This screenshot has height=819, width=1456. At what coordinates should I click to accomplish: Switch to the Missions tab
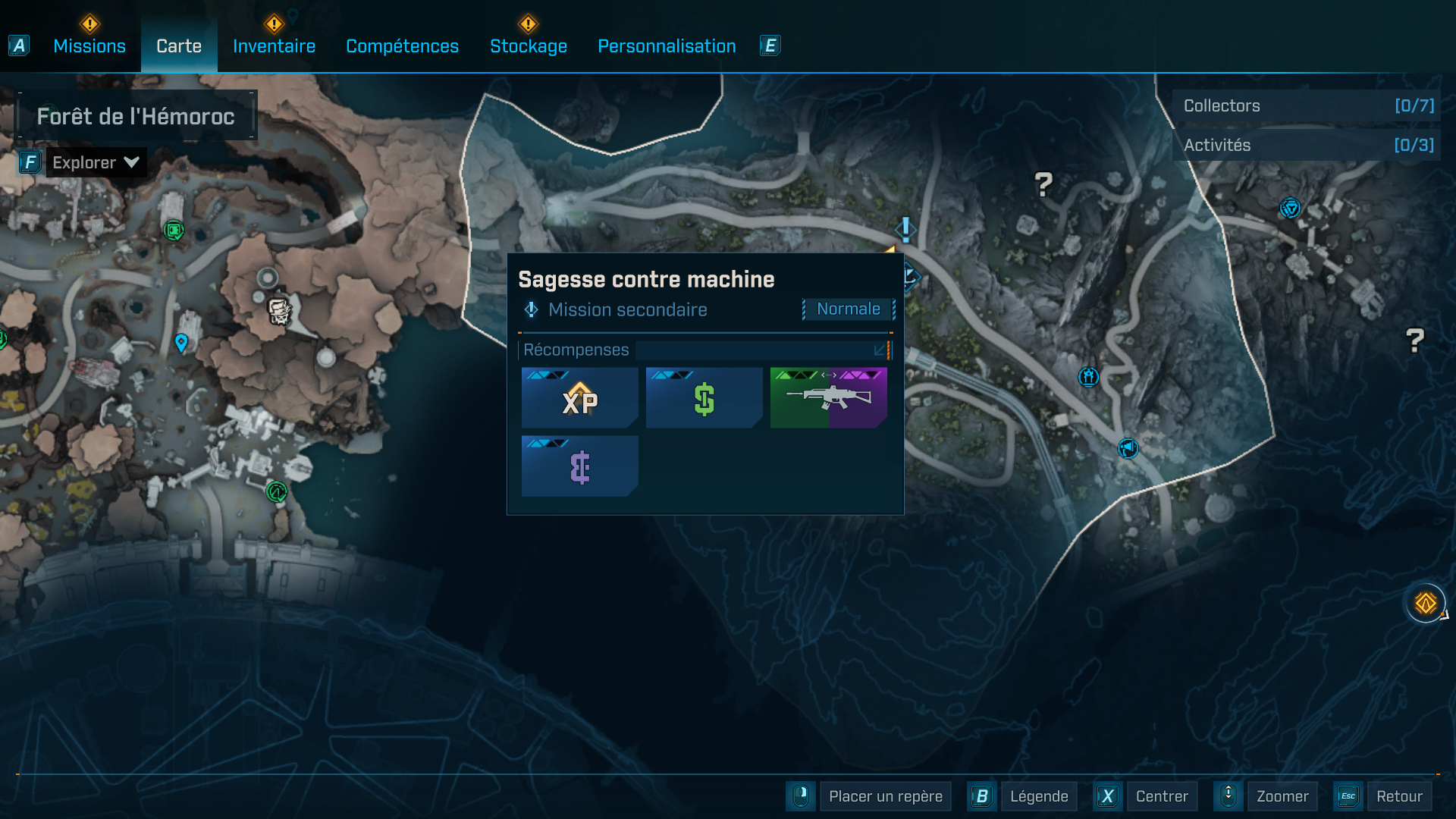[x=89, y=46]
